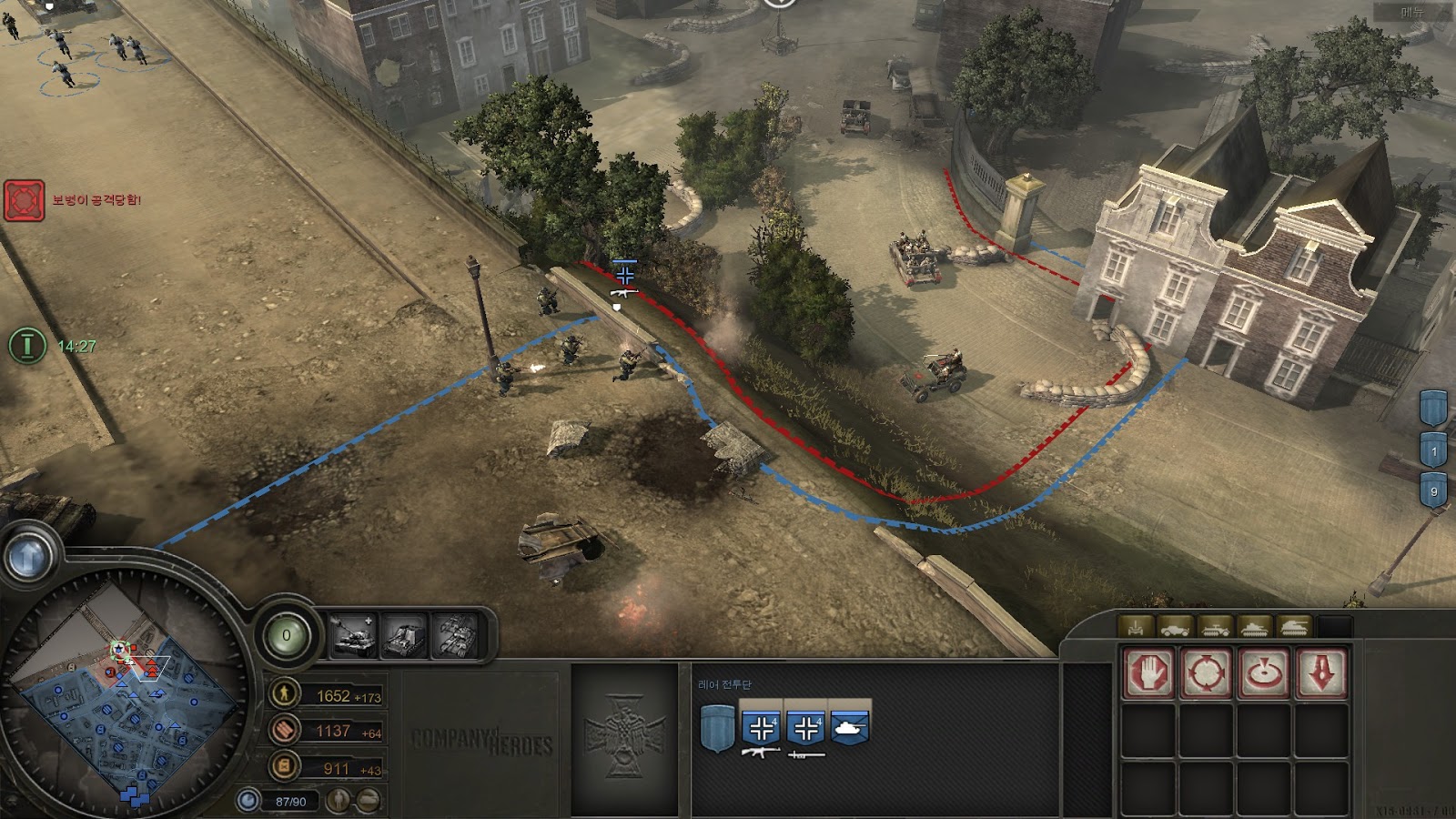Open the commander points dial showing 0

pyautogui.click(x=287, y=635)
